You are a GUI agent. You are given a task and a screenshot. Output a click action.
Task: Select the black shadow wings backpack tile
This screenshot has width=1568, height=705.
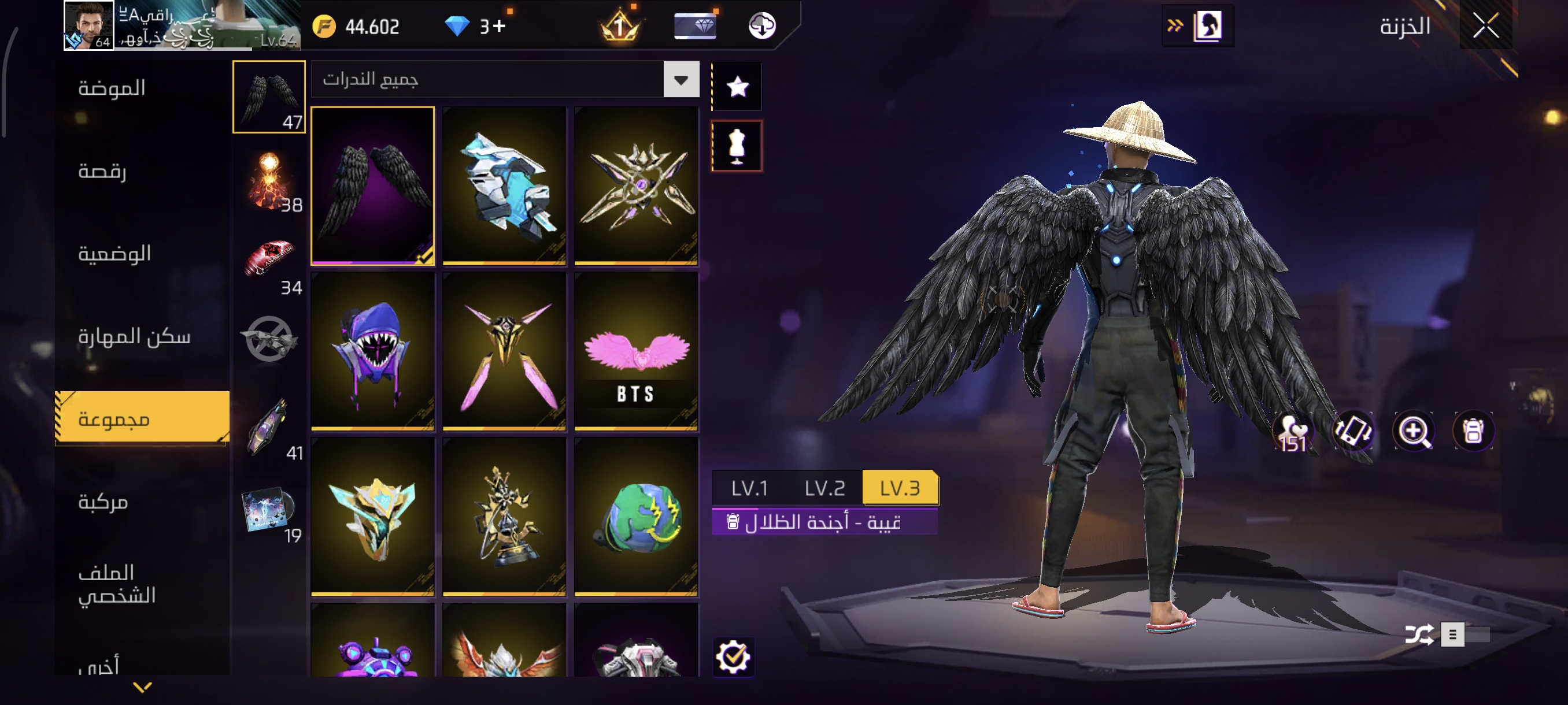click(x=372, y=185)
